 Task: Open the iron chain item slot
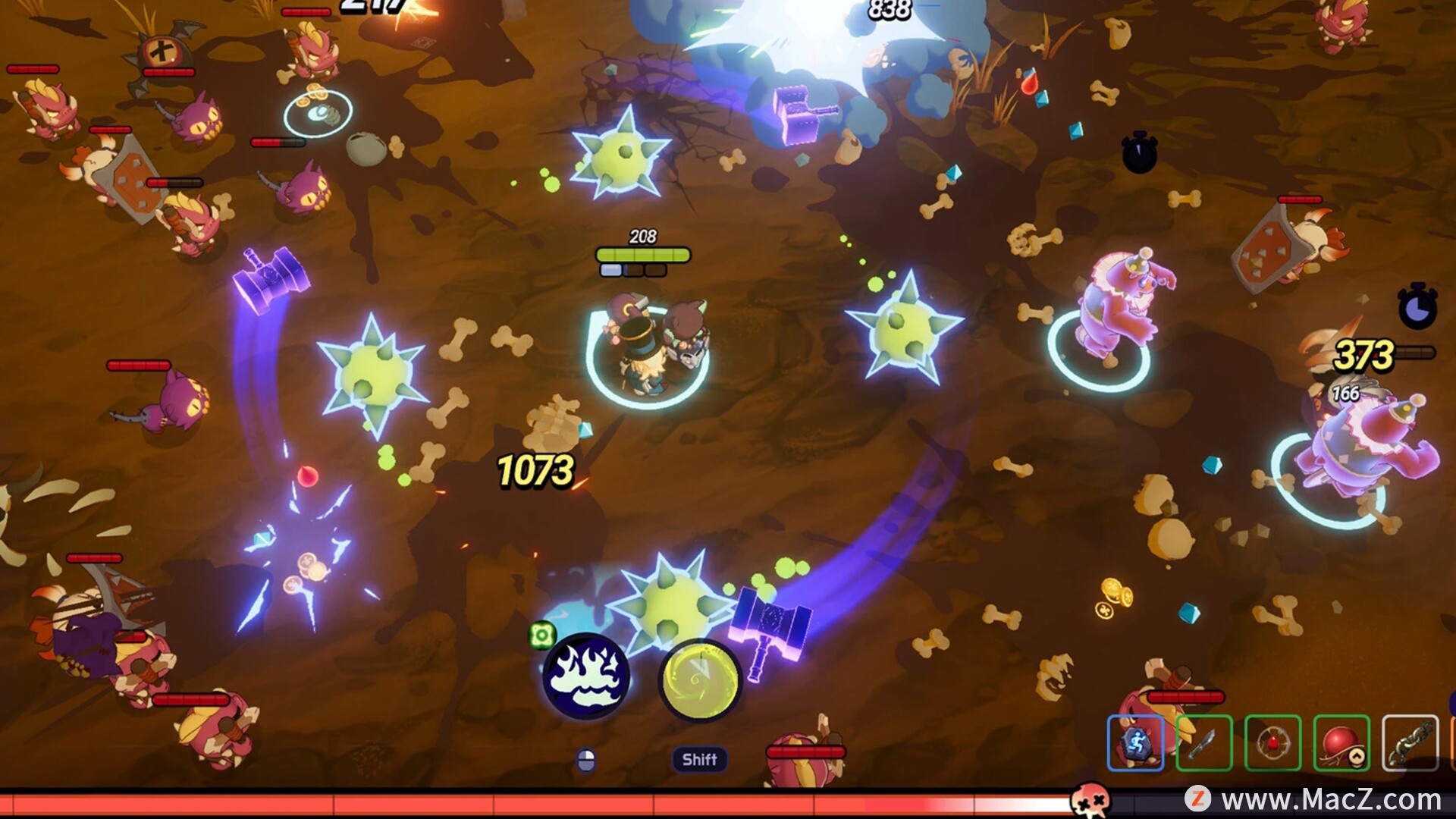tap(1410, 743)
